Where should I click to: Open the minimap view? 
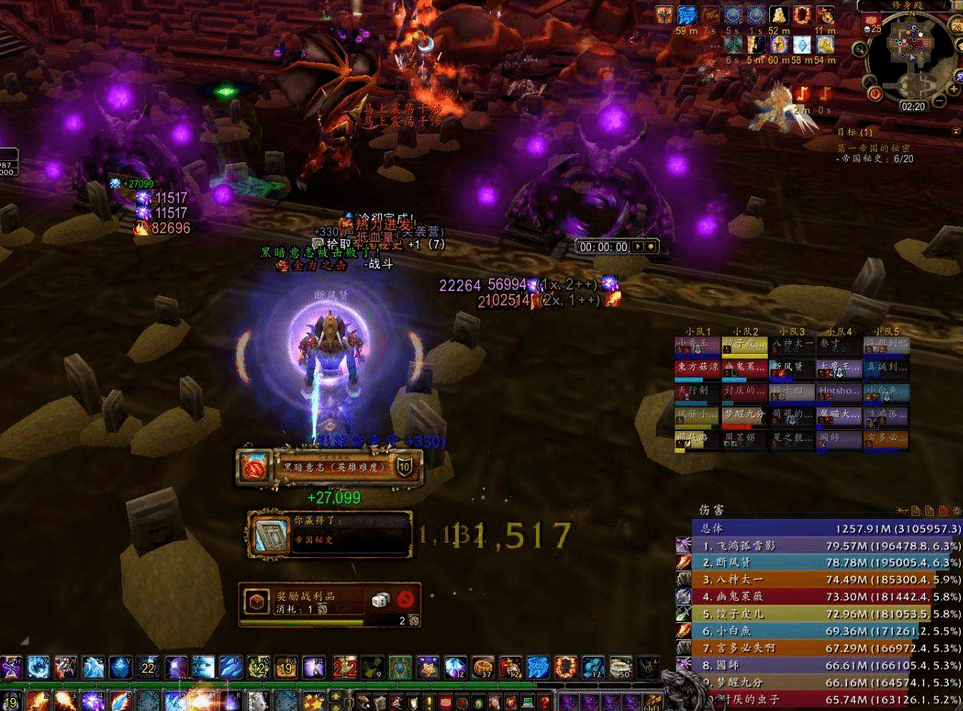[913, 58]
